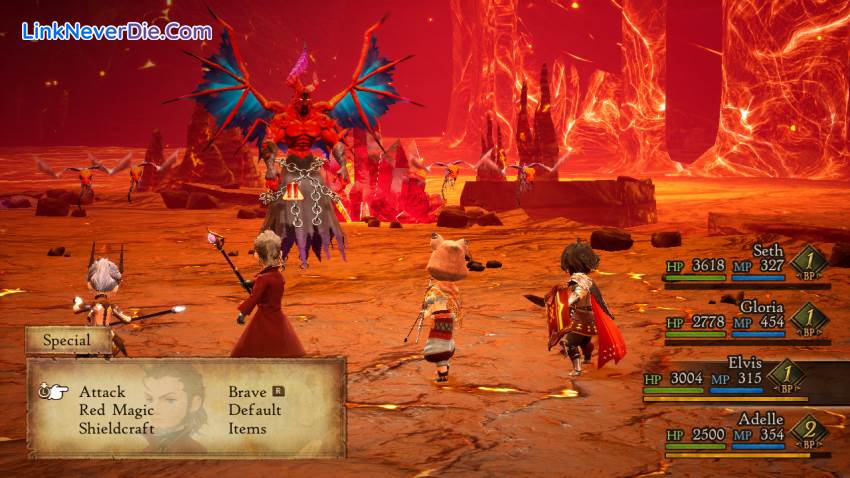Screen dimensions: 850x478
Task: Choose the Default command
Action: 254,410
